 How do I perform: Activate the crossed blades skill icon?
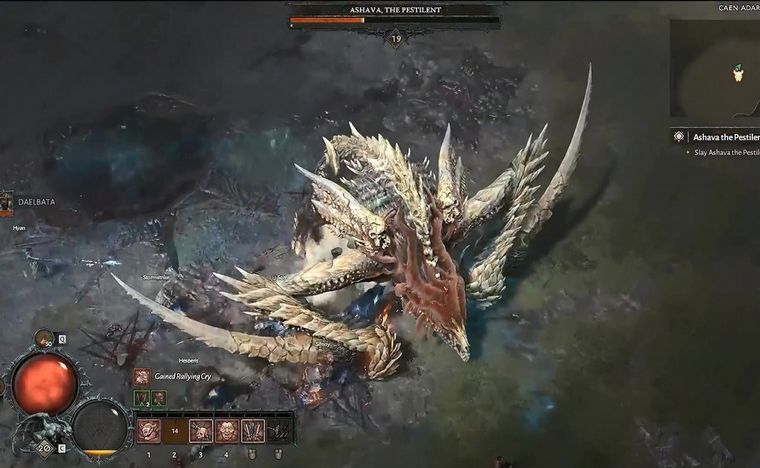tap(253, 430)
